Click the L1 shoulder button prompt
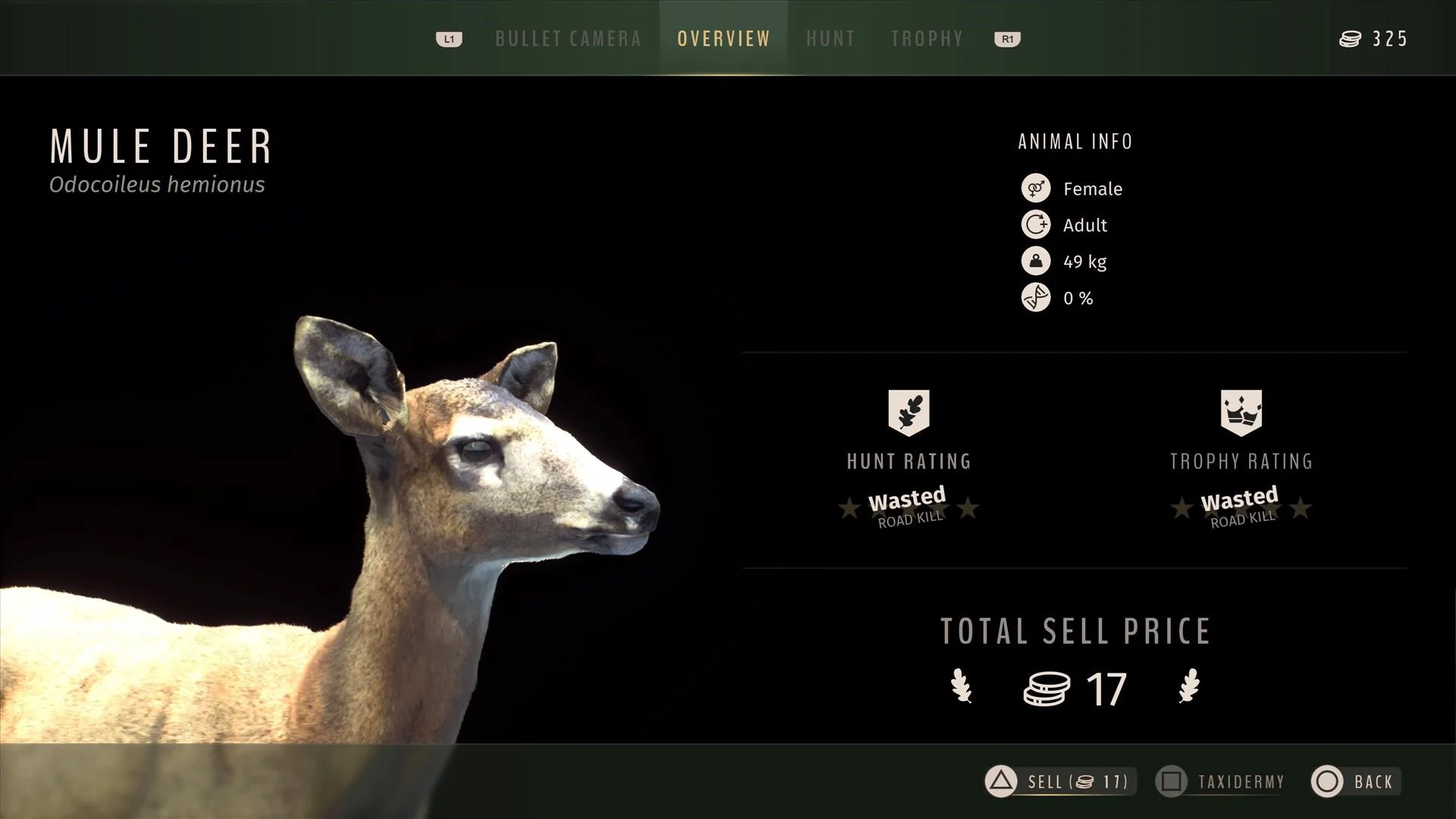The image size is (1456, 819). 449,39
